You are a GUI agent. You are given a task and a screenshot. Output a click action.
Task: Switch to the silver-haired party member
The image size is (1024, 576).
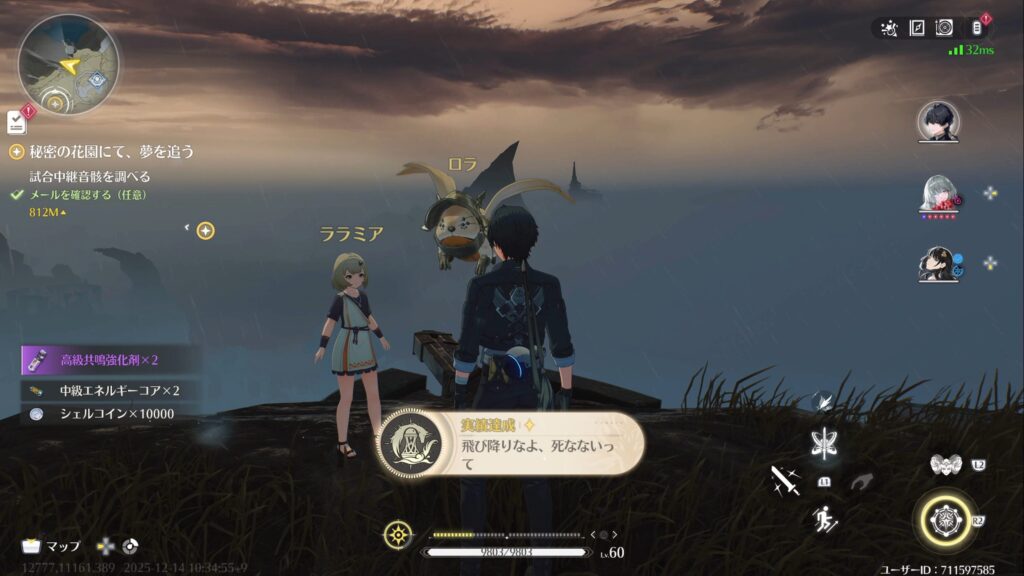(x=938, y=192)
